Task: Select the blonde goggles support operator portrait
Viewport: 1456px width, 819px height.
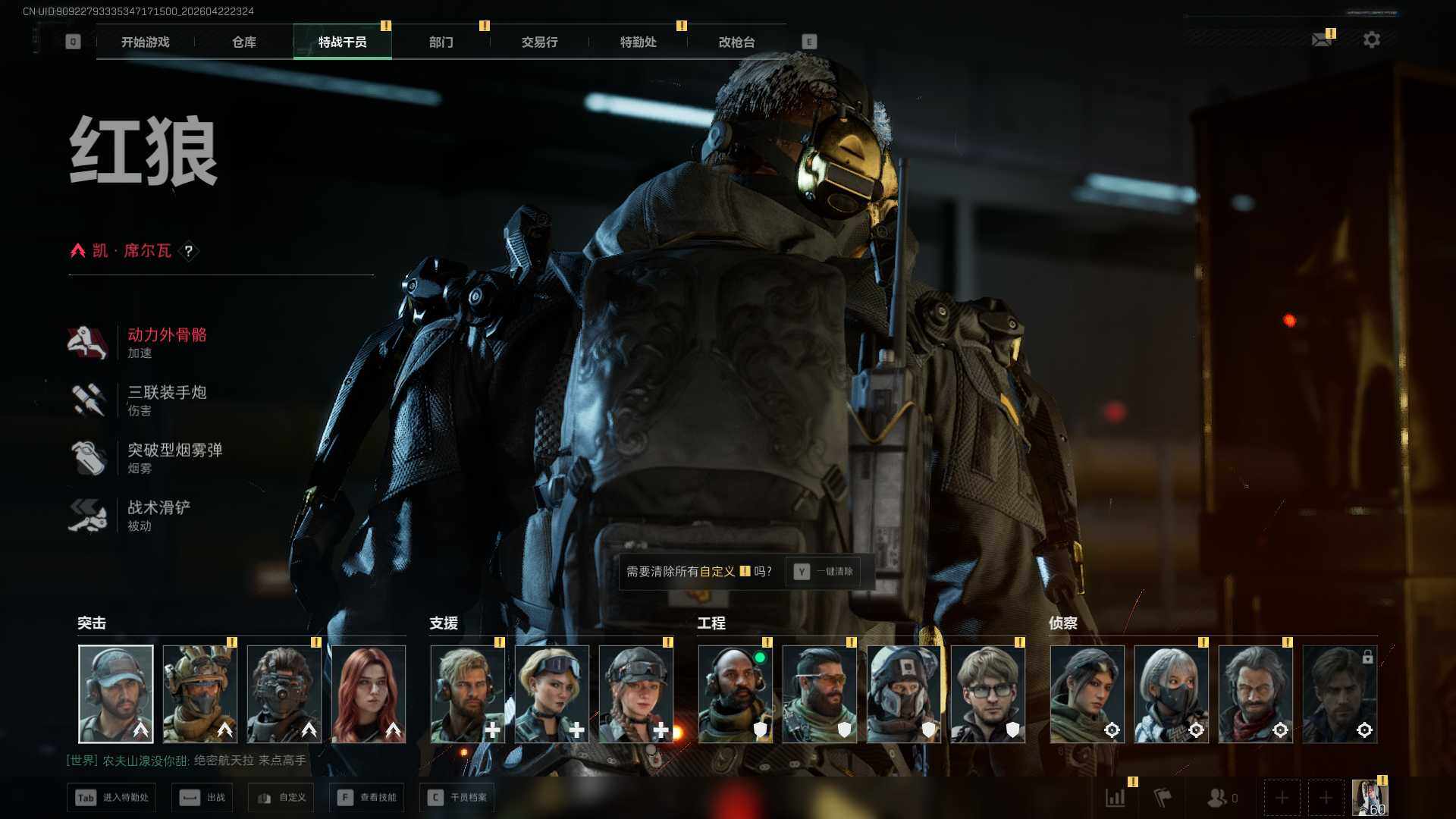Action: pyautogui.click(x=552, y=694)
